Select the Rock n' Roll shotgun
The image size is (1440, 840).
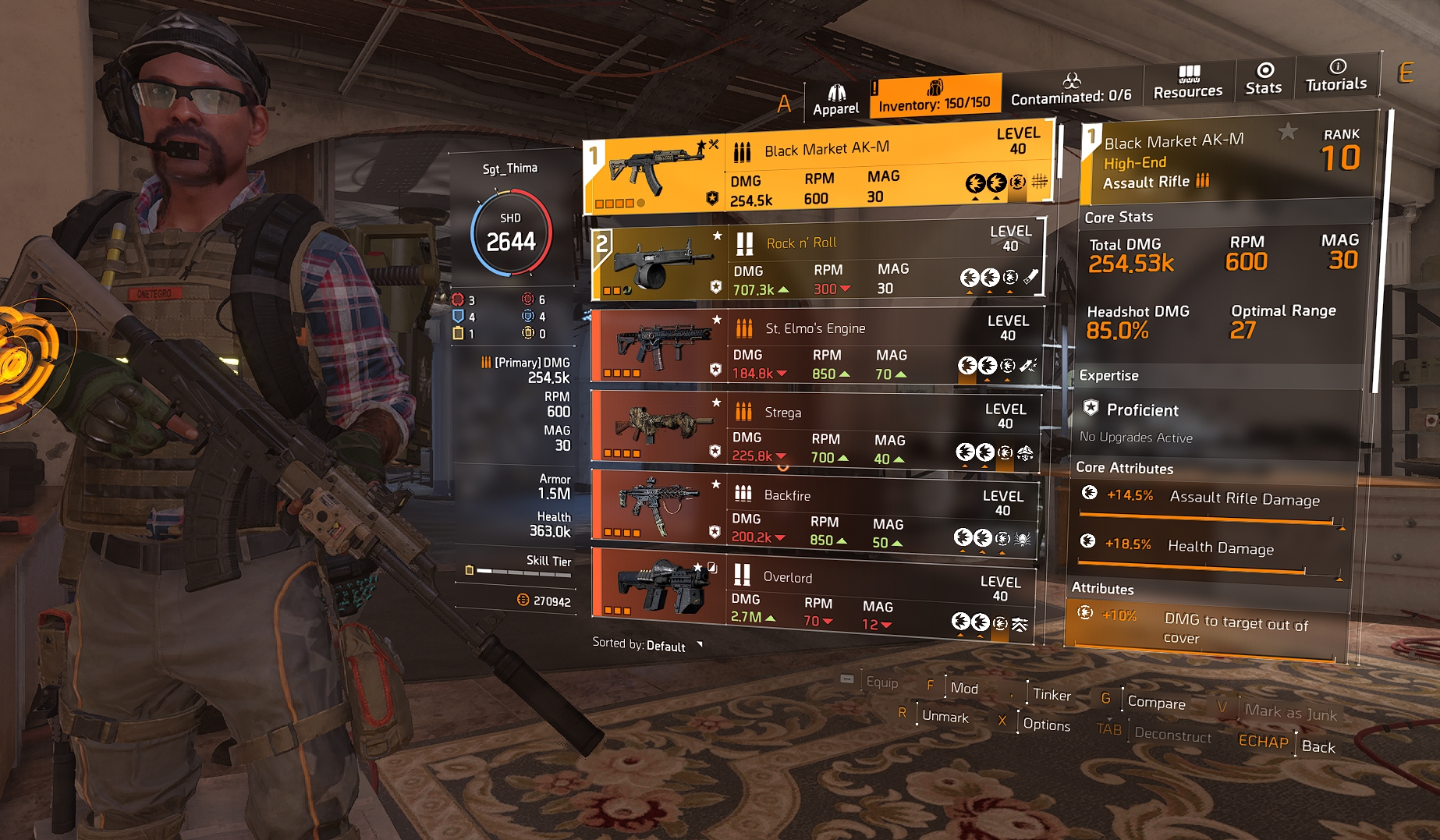pyautogui.click(x=817, y=263)
